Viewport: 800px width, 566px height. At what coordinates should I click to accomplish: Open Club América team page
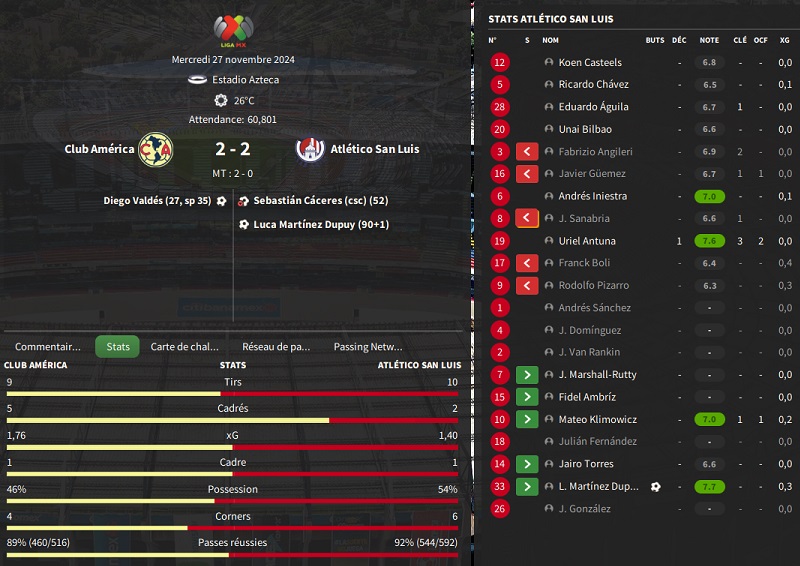[x=100, y=149]
